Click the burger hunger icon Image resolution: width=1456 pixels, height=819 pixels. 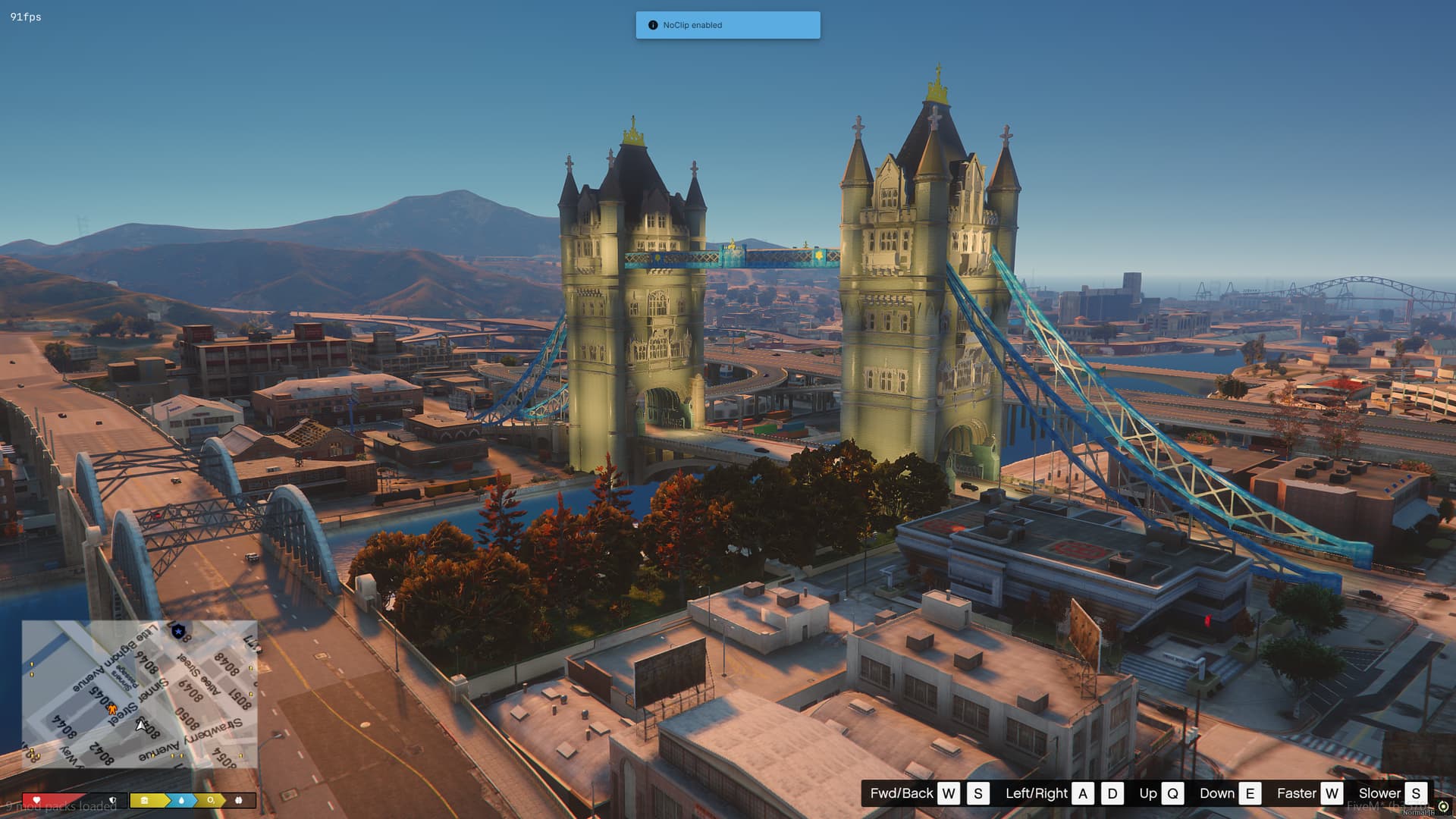tap(144, 800)
